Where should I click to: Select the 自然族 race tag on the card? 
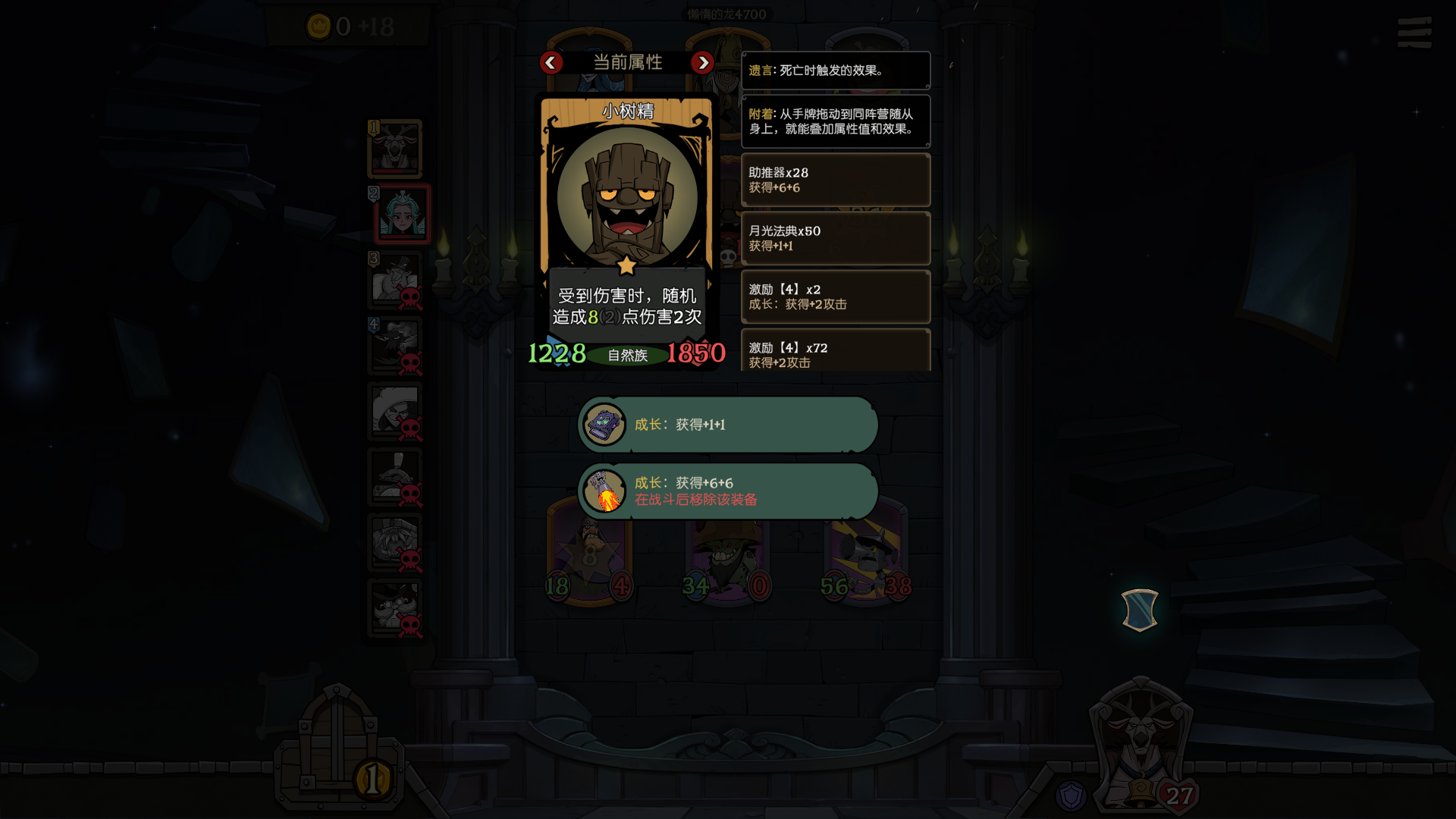tap(626, 354)
